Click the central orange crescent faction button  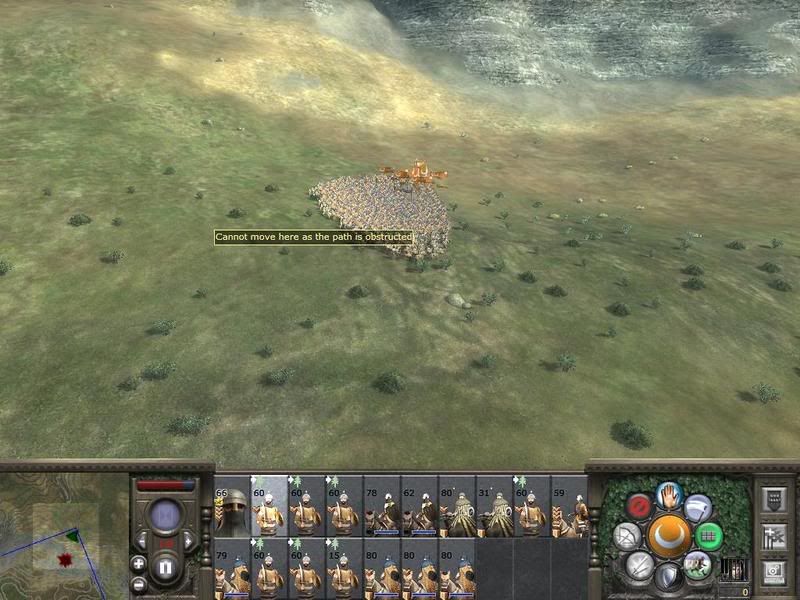[668, 536]
